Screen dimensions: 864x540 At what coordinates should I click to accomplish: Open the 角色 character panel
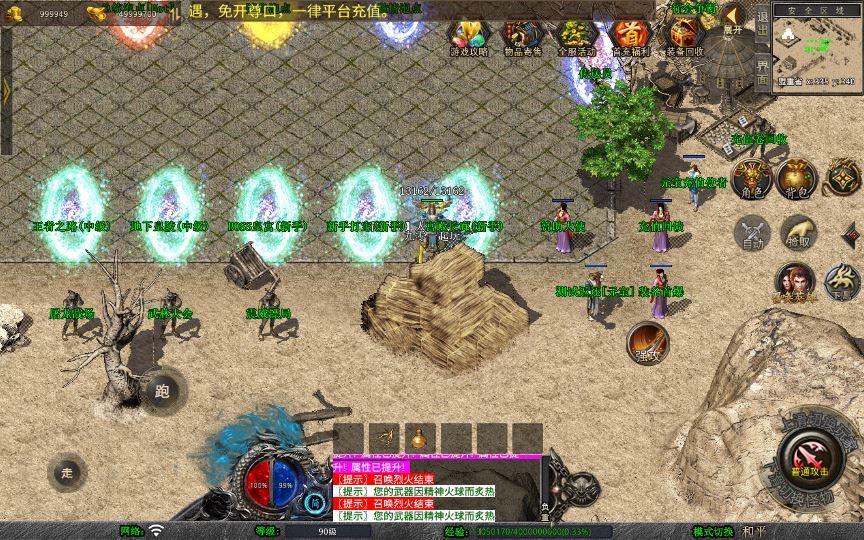click(749, 178)
